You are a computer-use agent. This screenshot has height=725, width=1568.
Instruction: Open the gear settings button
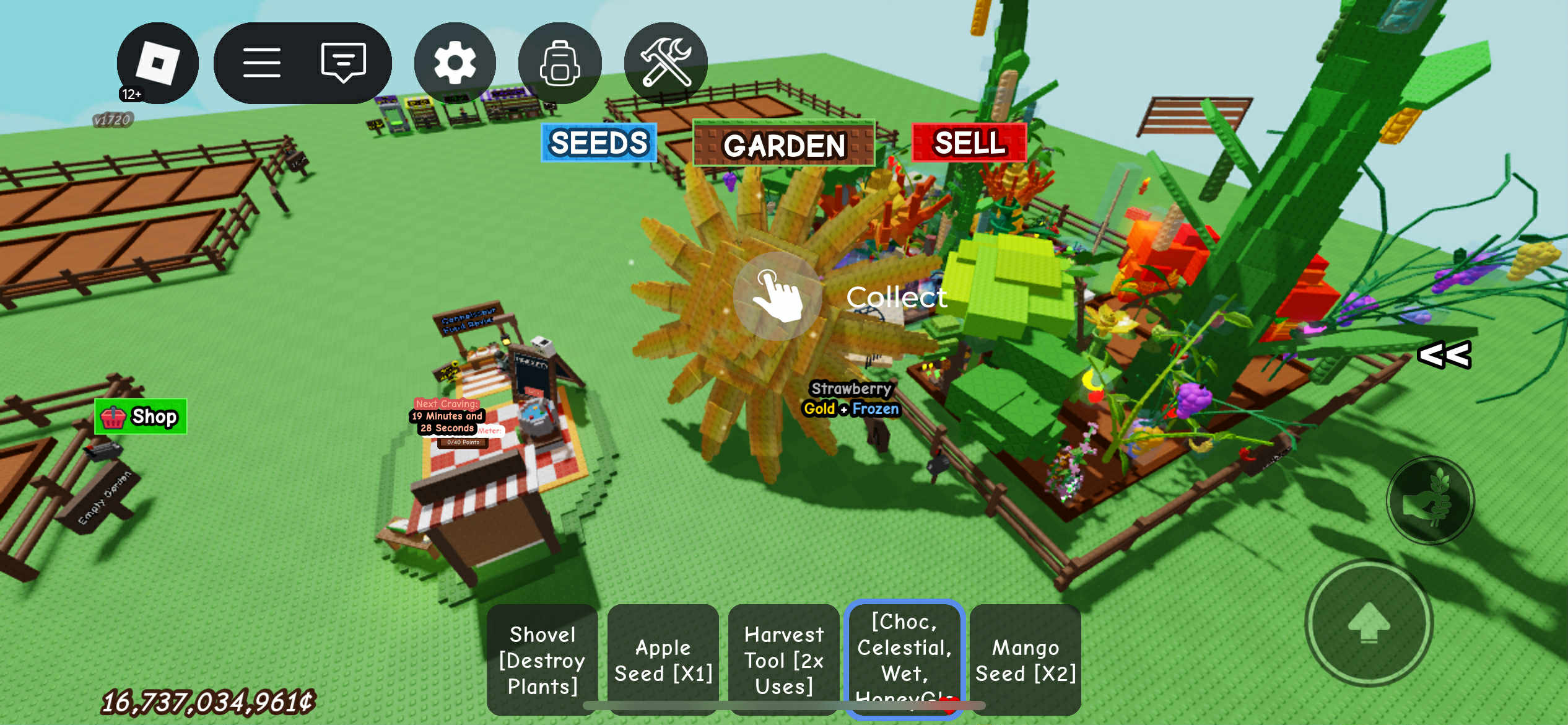[x=455, y=63]
